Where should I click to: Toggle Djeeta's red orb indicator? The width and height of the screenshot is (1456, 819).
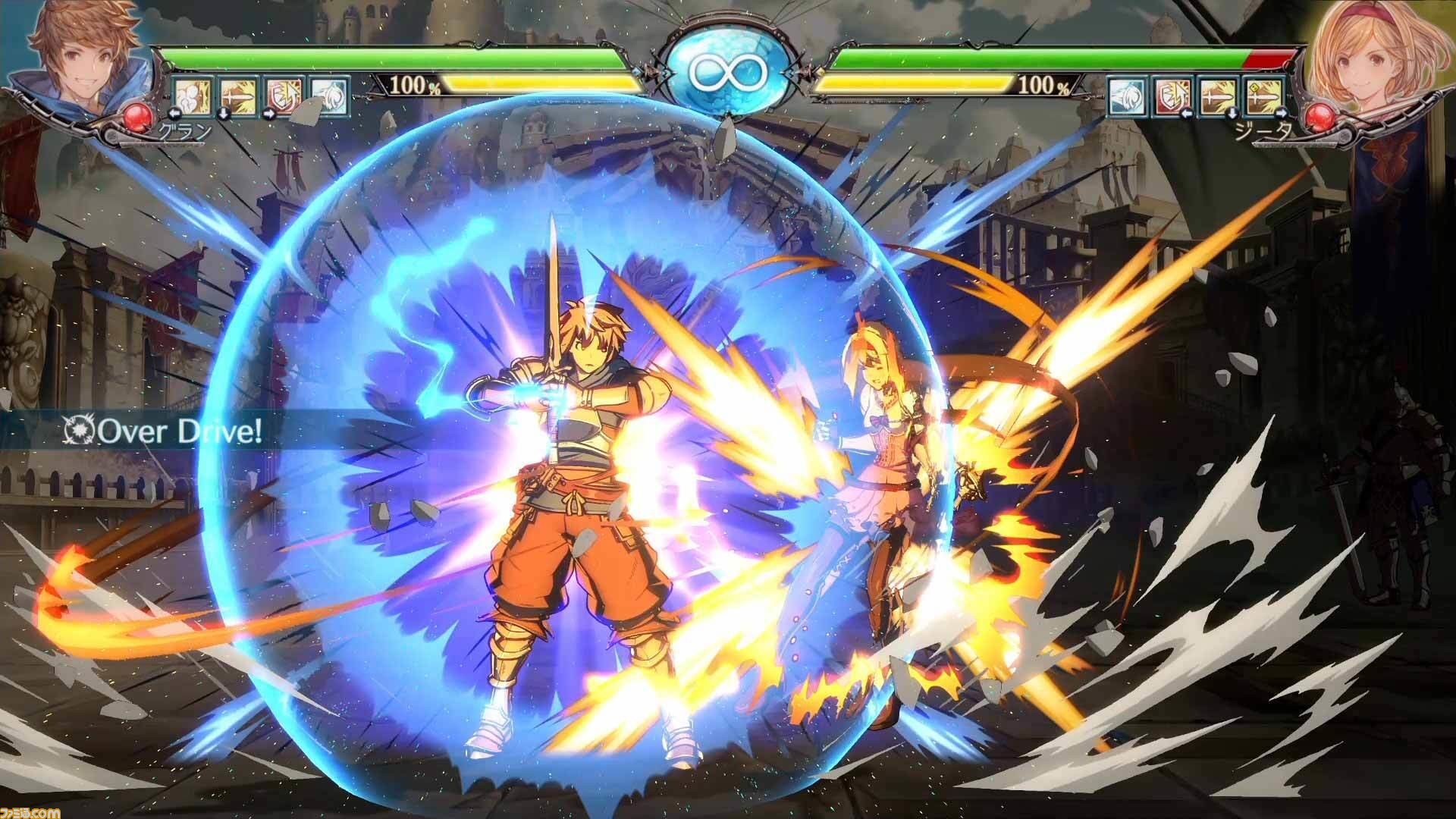[x=1322, y=115]
